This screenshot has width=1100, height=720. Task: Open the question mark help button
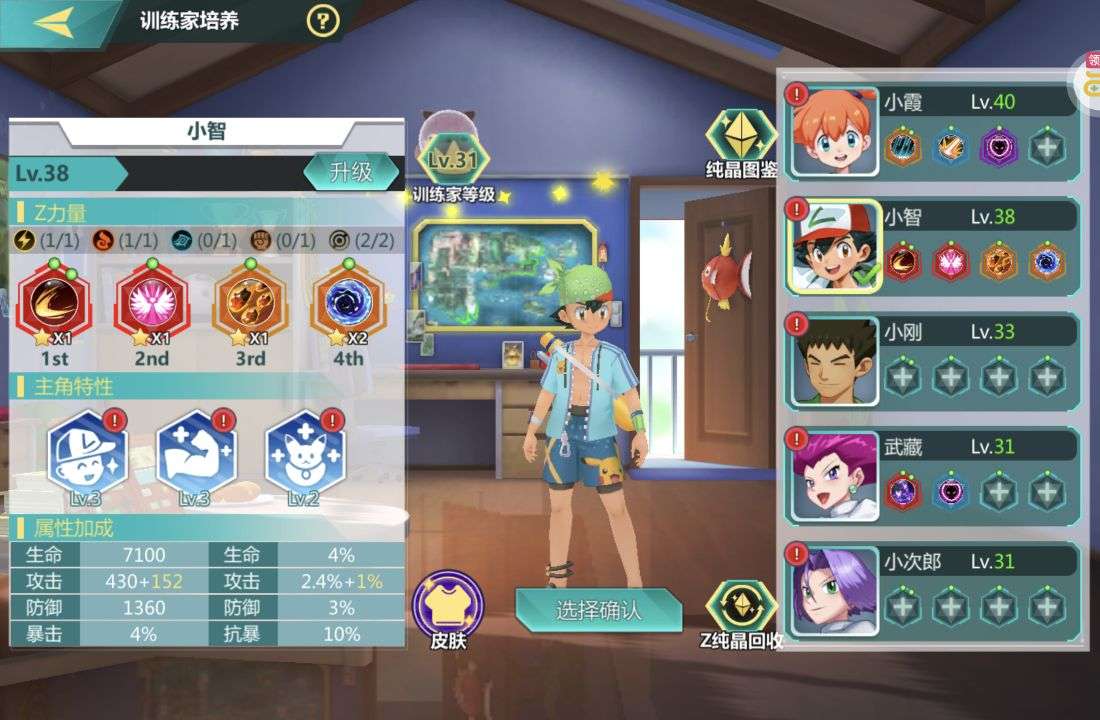[x=322, y=20]
